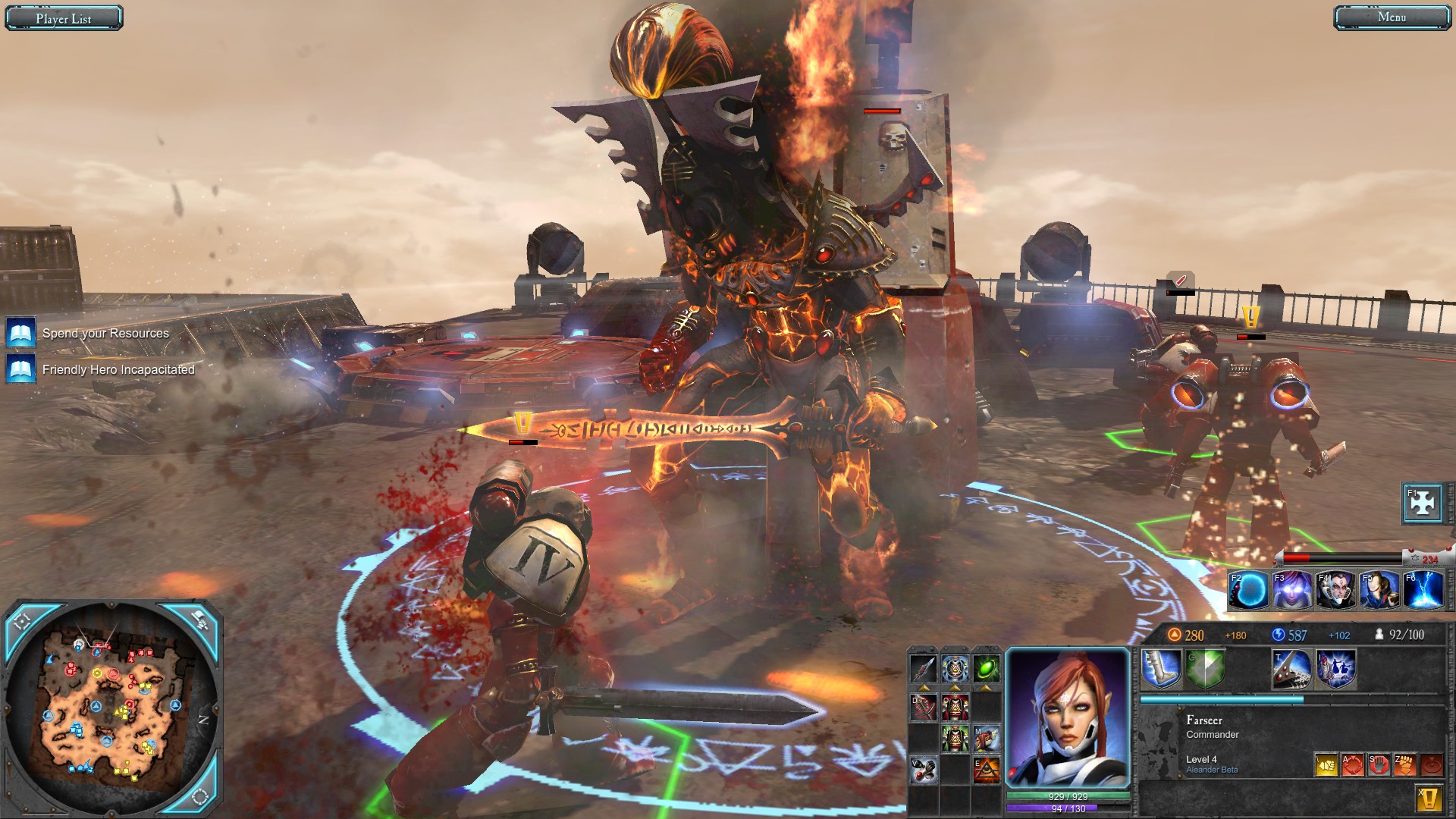Expand the armor slot upgrade arrow

tap(955, 687)
